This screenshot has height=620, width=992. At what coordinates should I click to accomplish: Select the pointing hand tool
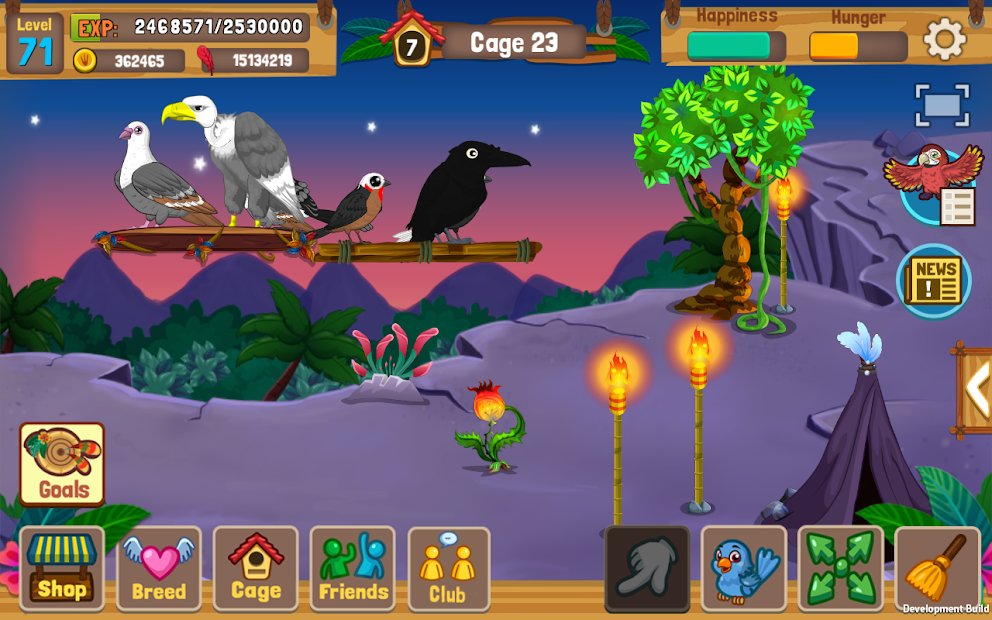point(647,569)
